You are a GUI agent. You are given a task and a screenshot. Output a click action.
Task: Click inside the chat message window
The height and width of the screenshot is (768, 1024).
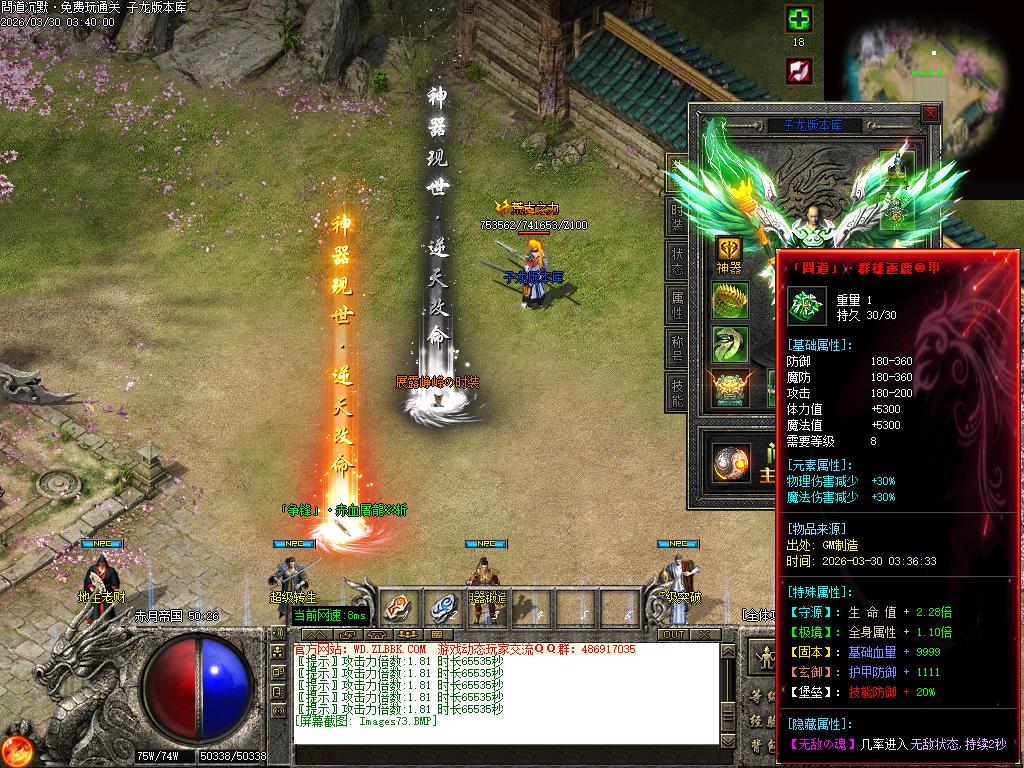[506, 692]
